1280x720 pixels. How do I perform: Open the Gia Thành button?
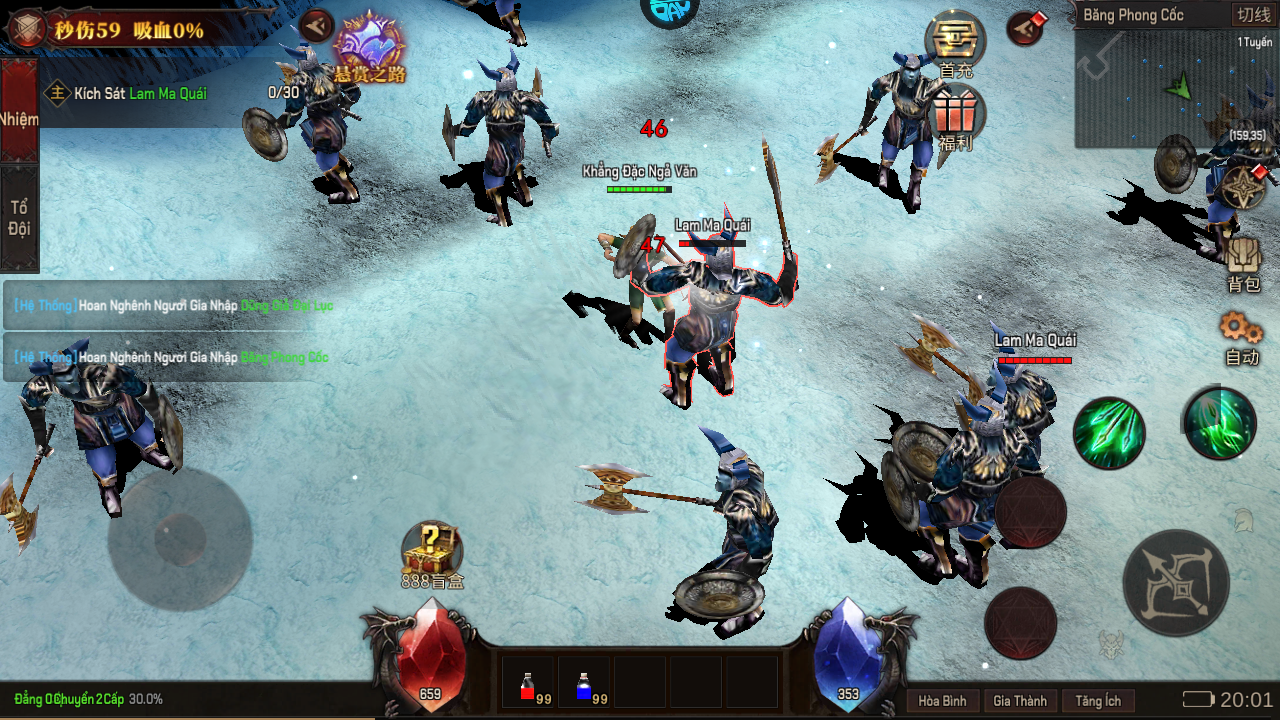click(x=1019, y=701)
